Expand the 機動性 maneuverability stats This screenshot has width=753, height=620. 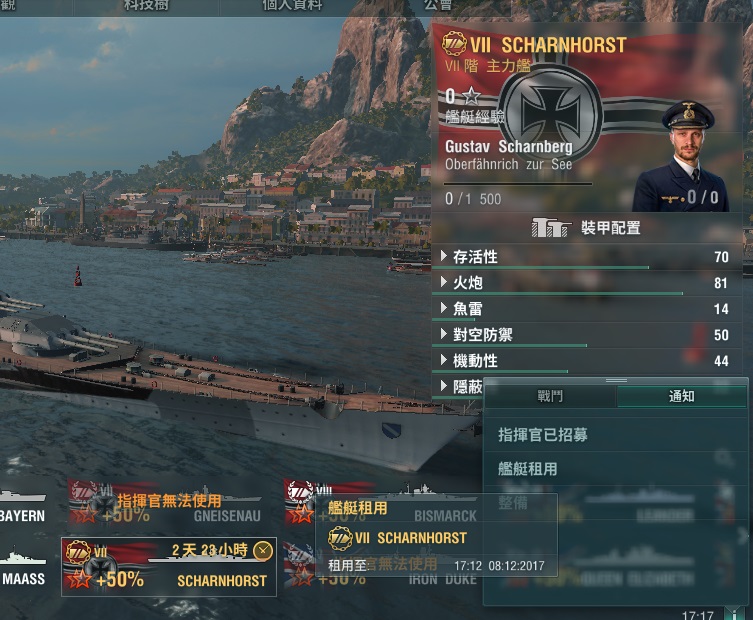point(444,361)
